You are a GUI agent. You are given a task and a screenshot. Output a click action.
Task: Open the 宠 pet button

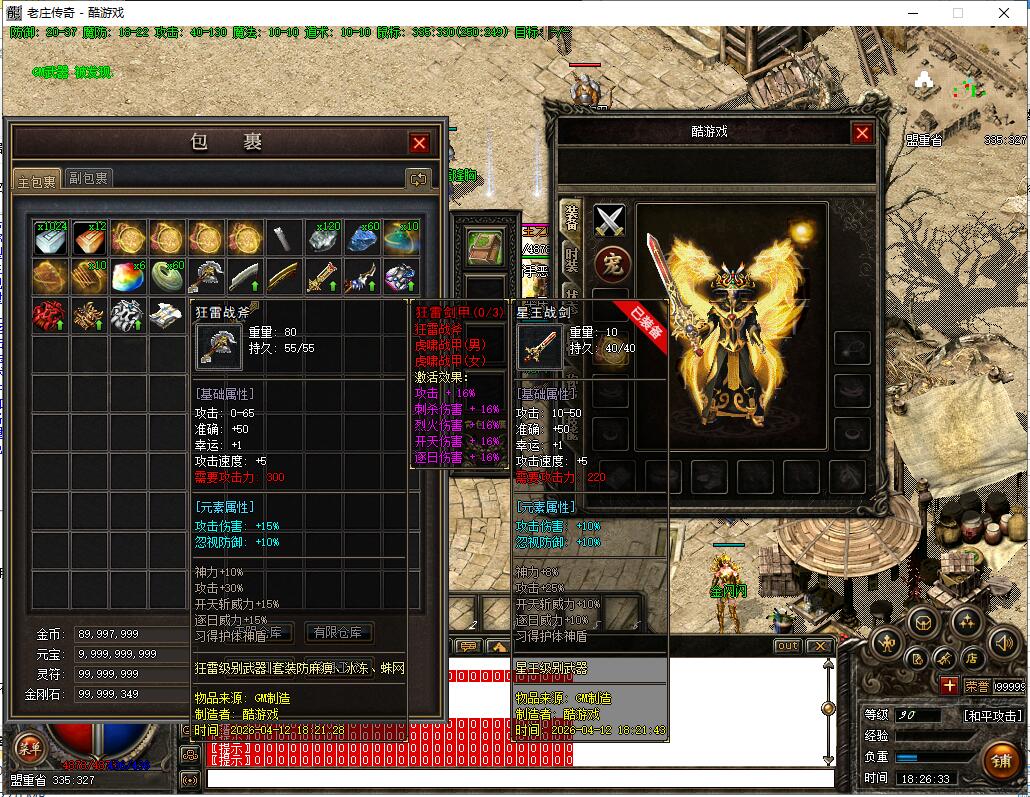[x=611, y=265]
